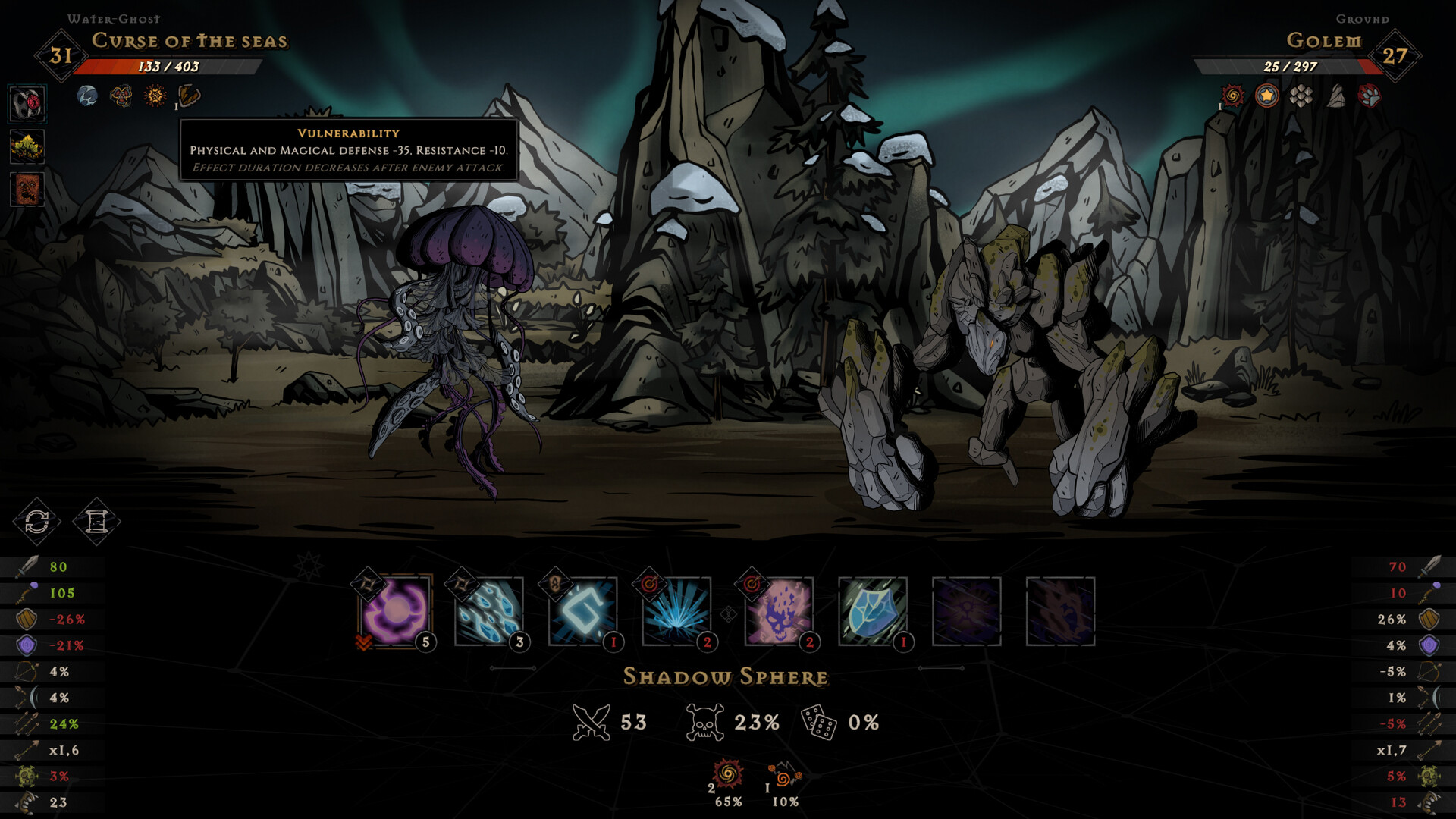Cast the blue ice burst ability
The height and width of the screenshot is (819, 1456).
(x=676, y=611)
